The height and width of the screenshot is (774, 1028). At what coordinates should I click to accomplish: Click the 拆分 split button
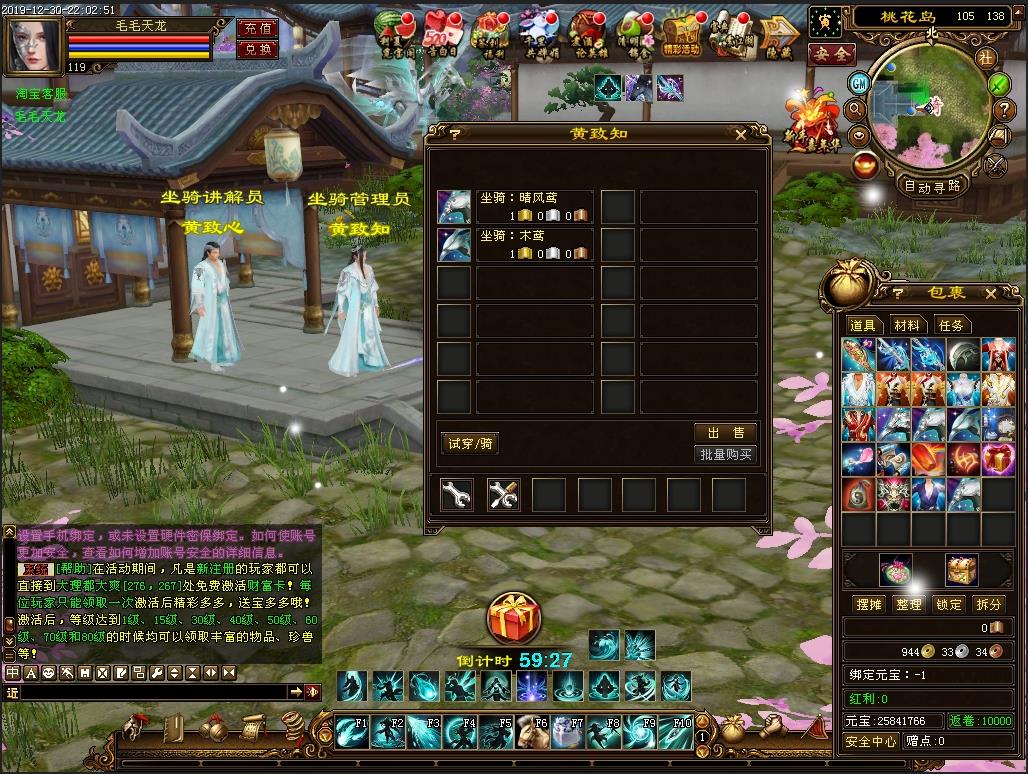[989, 604]
